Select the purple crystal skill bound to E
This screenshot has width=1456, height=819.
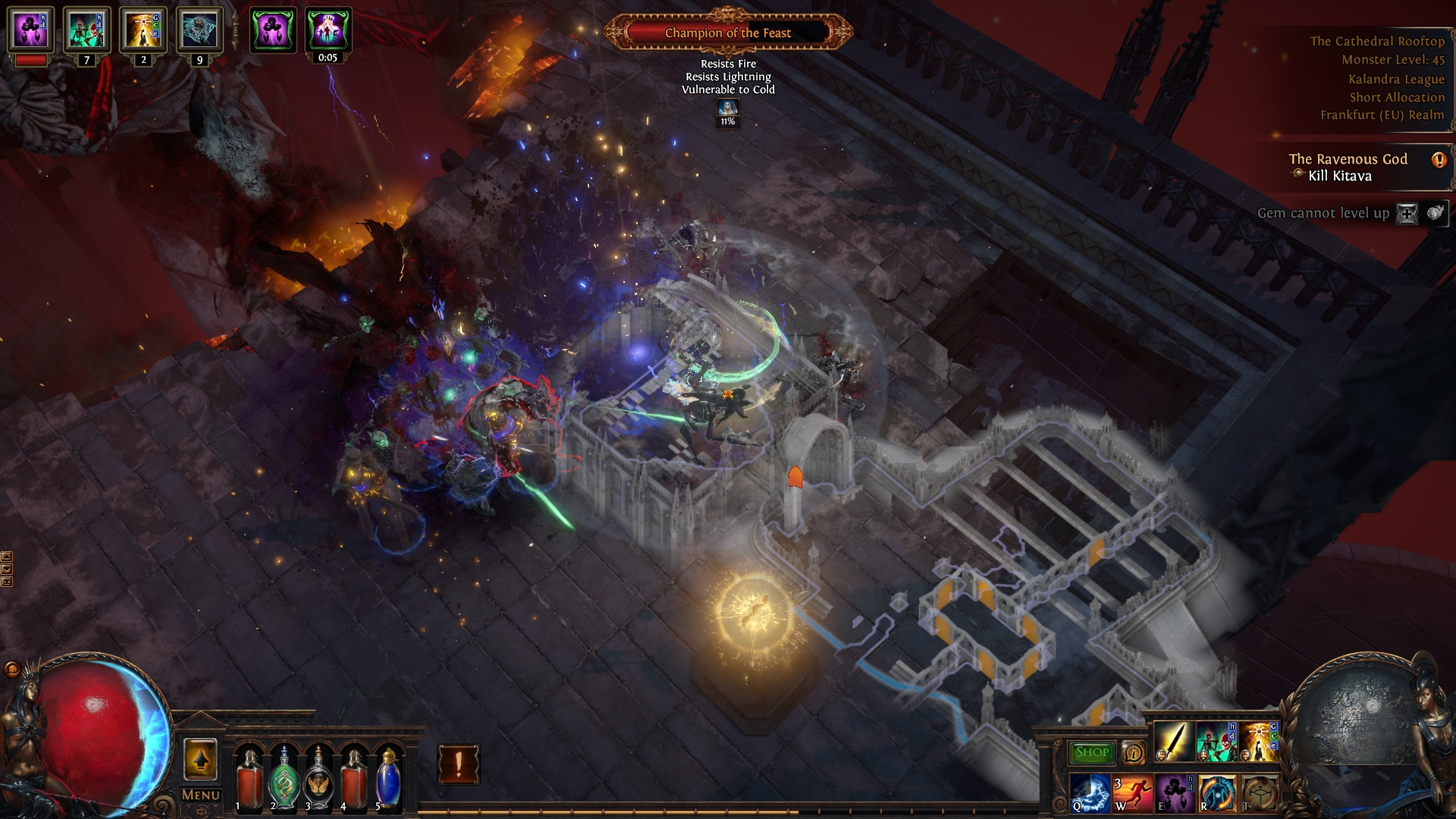tap(1174, 792)
